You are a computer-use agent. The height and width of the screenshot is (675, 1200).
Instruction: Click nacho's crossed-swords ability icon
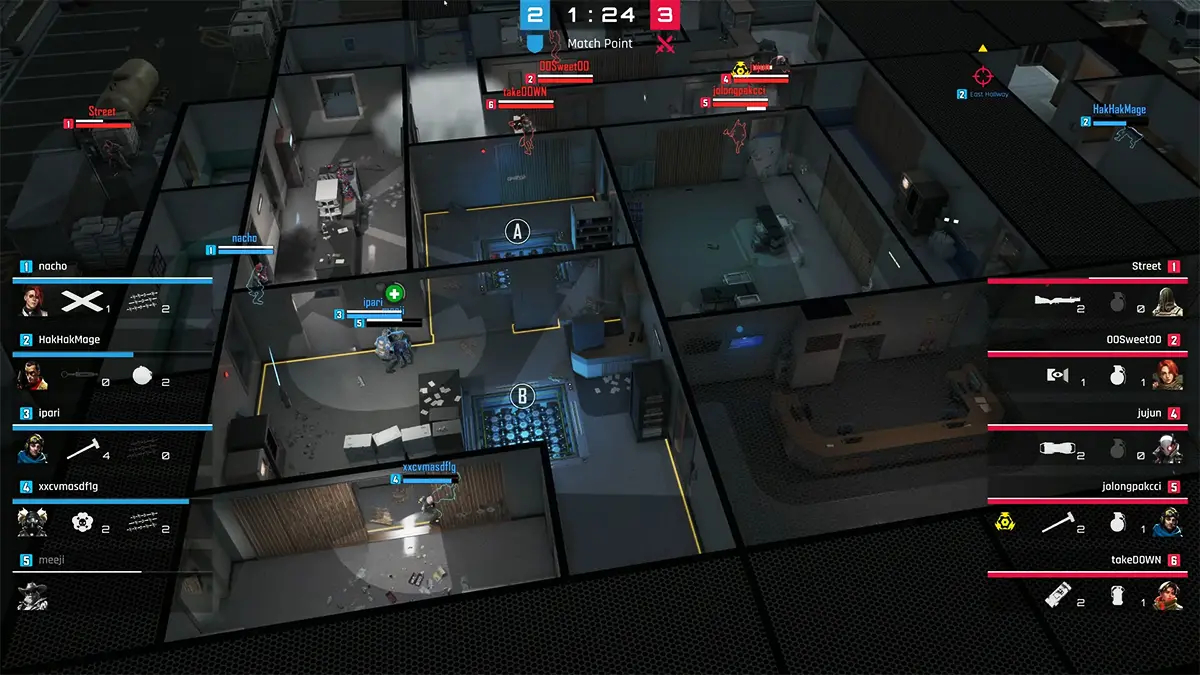82,302
